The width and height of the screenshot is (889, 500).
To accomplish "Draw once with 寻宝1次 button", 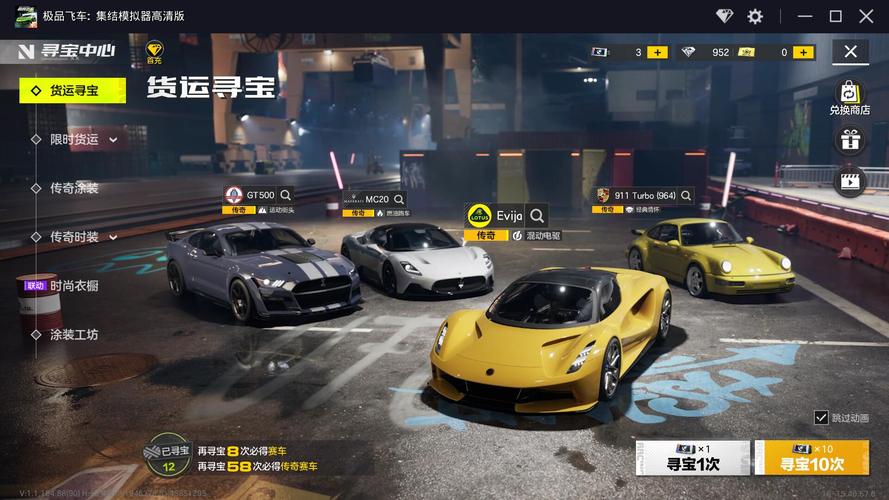I will click(693, 457).
